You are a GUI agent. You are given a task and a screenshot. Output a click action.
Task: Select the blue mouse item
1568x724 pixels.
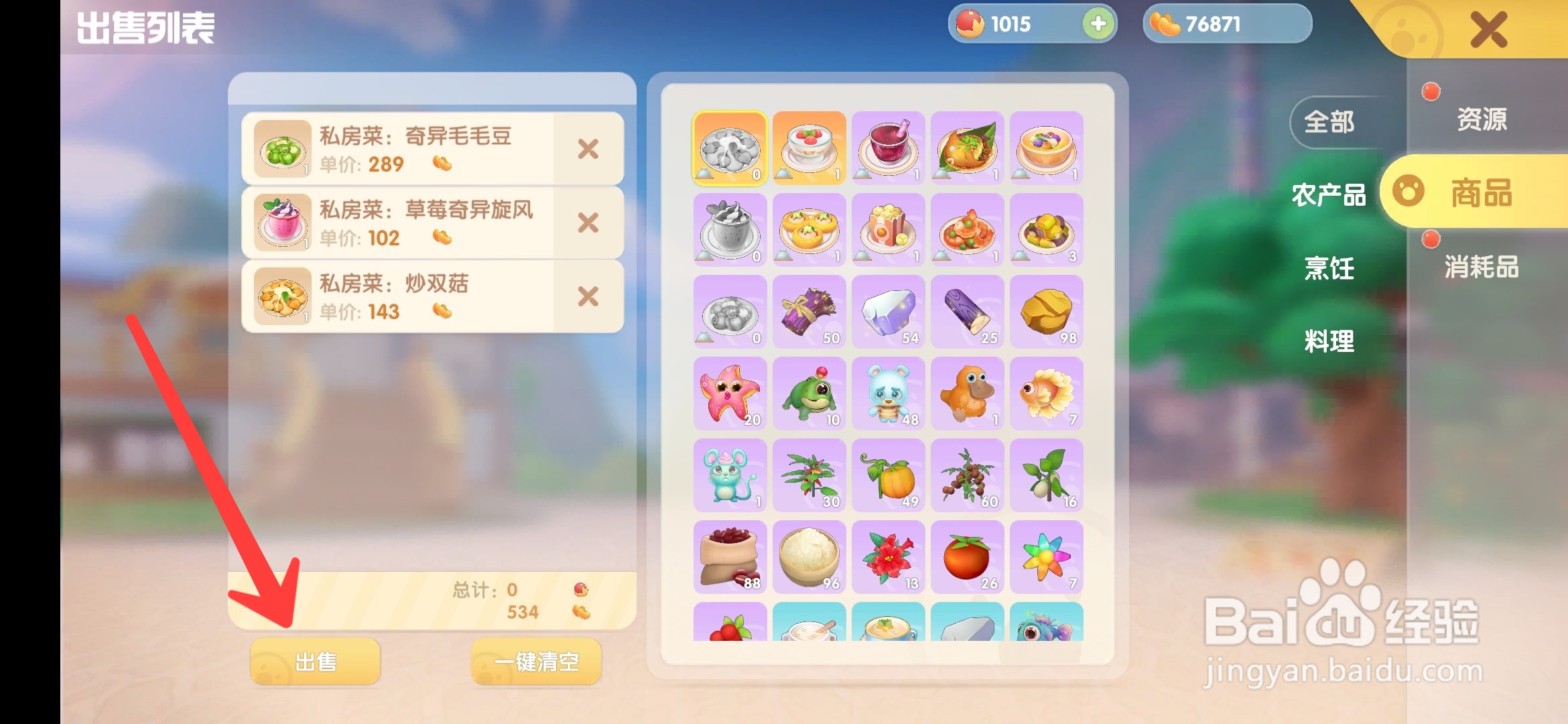(729, 476)
